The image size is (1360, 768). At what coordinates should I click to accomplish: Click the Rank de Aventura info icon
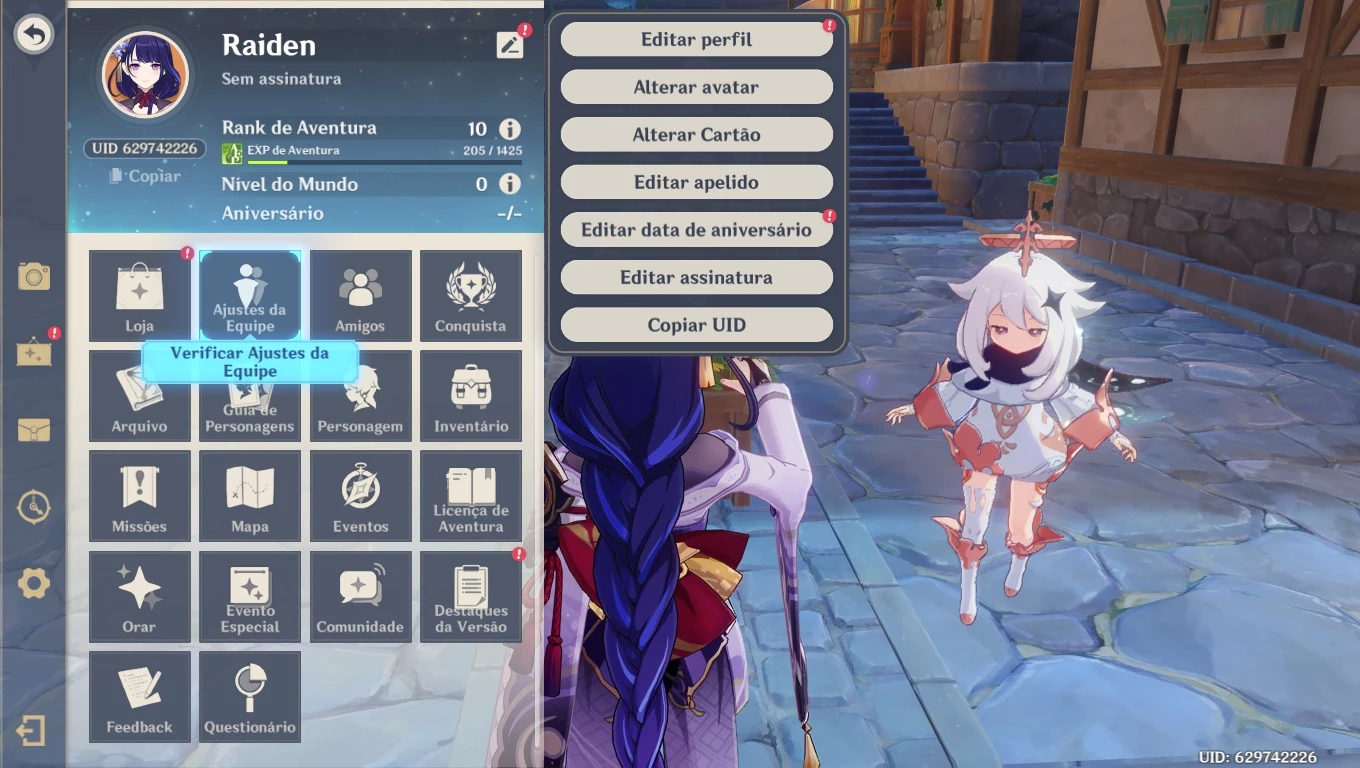pos(509,128)
